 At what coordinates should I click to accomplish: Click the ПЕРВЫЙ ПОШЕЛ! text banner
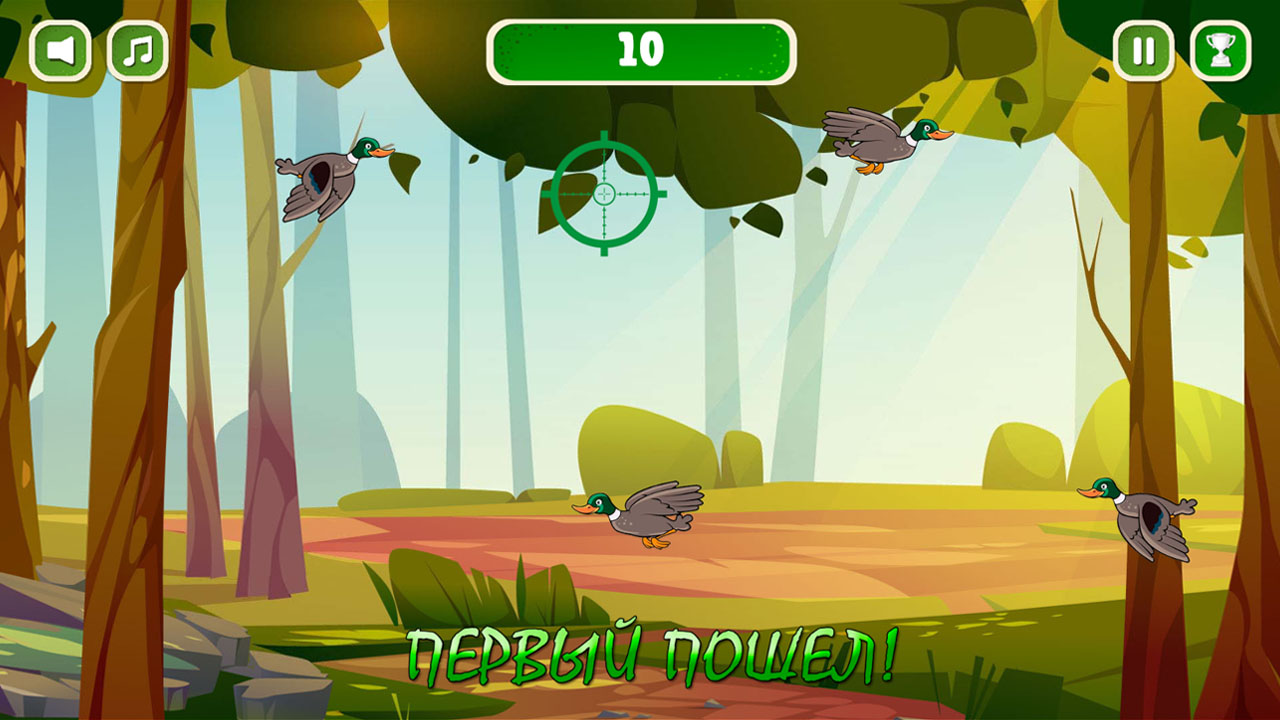click(x=652, y=655)
